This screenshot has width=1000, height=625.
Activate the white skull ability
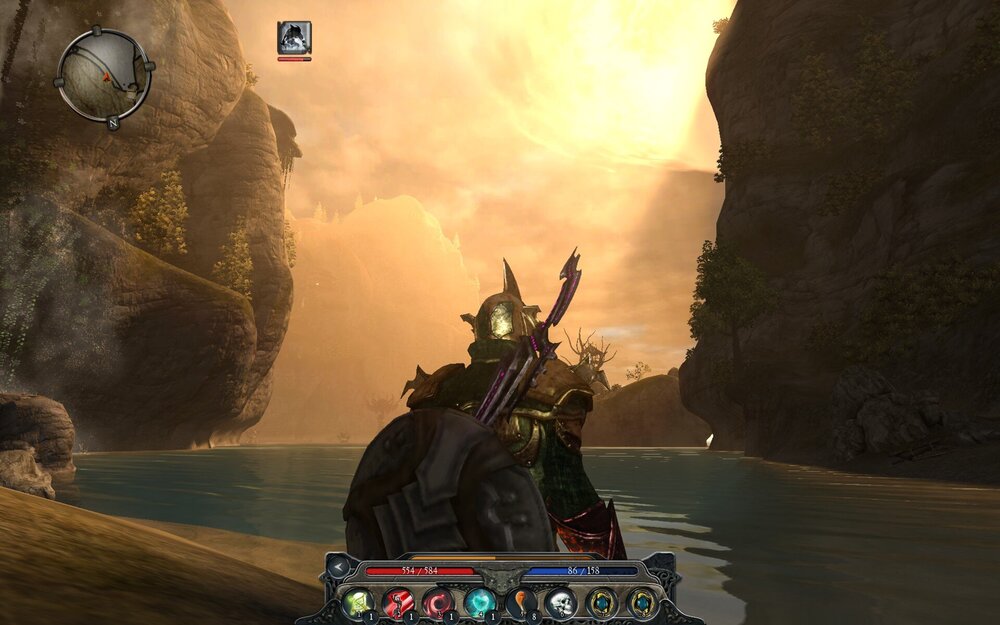(x=560, y=602)
